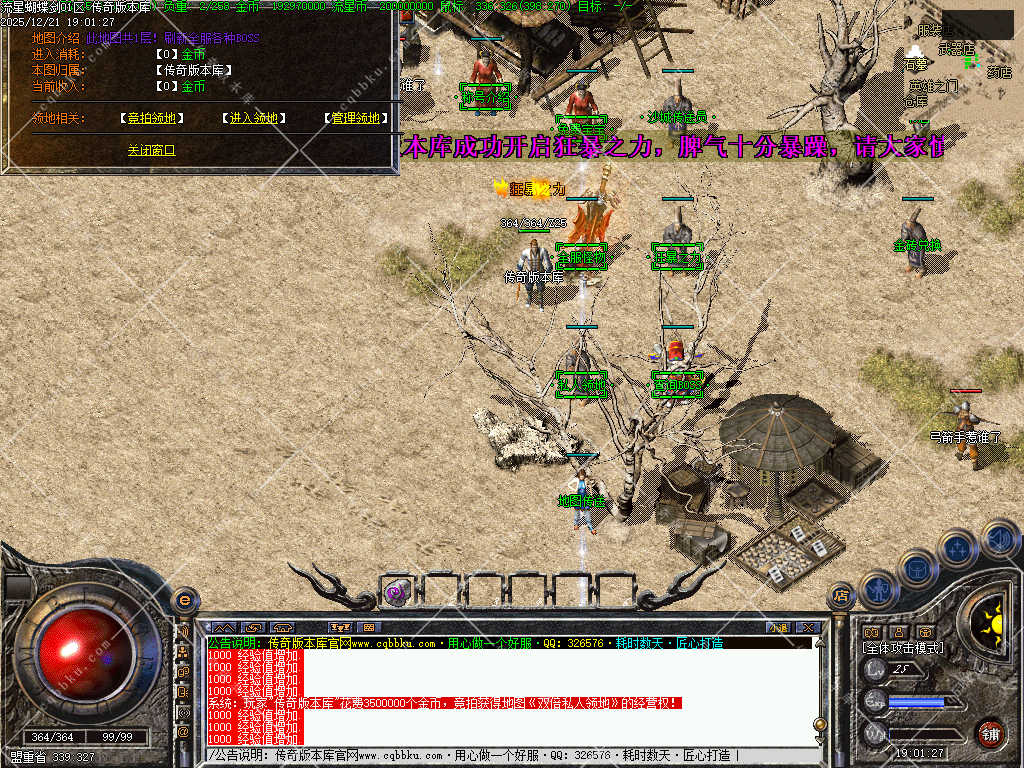Close the game with the X button
The image size is (1024, 768).
pos(808,627)
